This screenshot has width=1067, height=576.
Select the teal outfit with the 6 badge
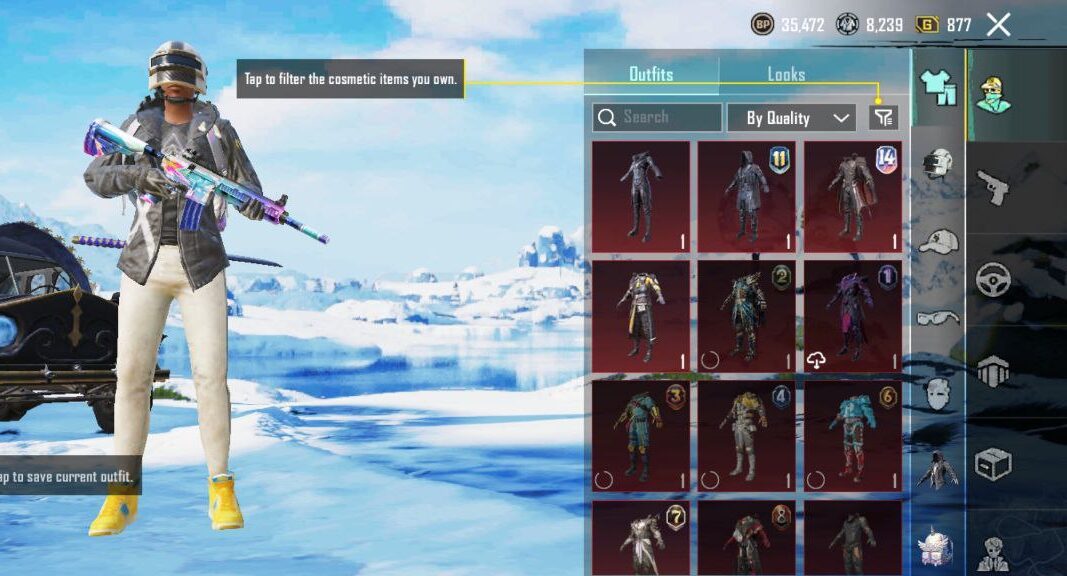(852, 436)
